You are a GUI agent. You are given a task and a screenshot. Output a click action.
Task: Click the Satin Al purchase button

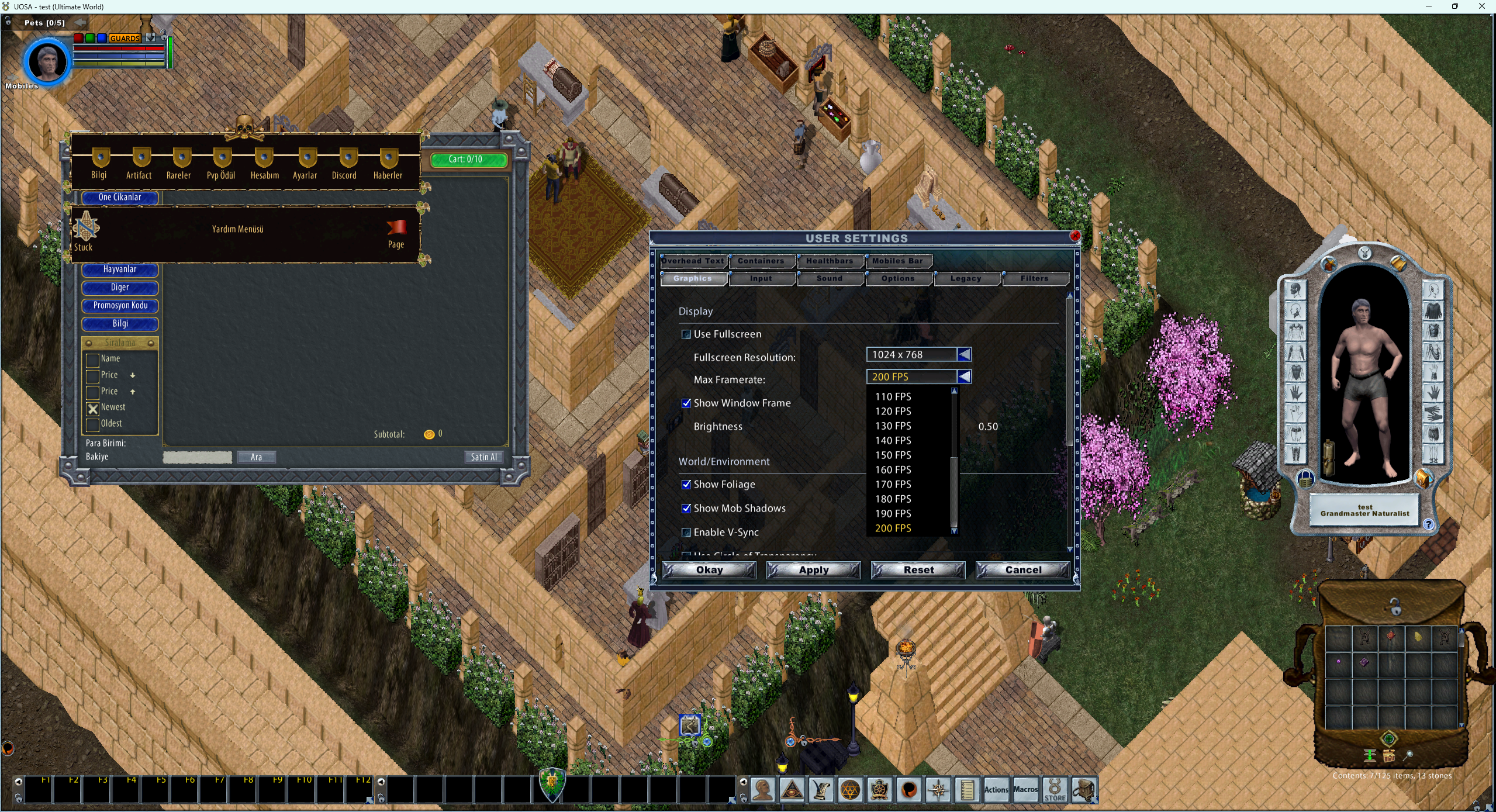483,457
